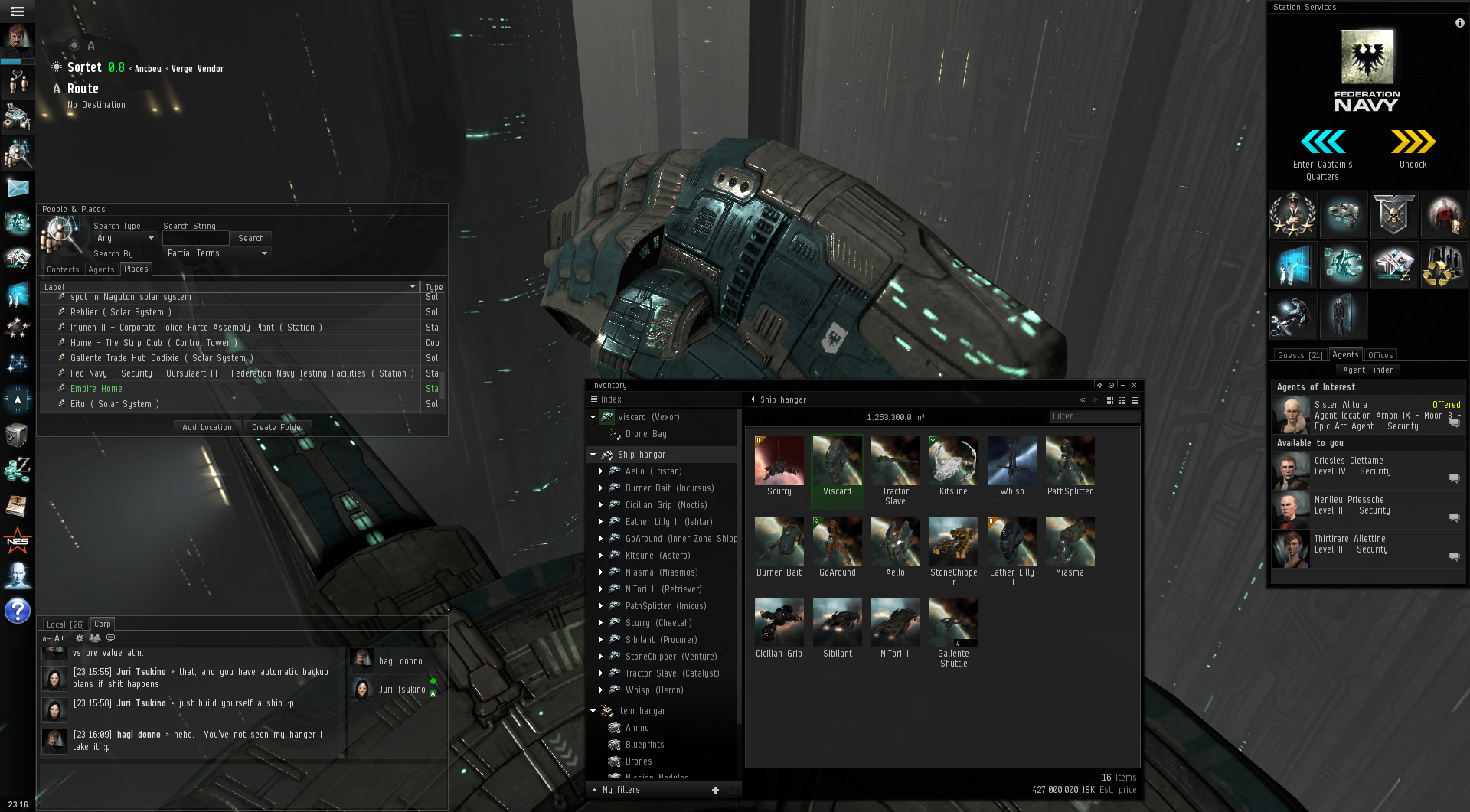Switch to the station Offices tab

tap(1380, 355)
